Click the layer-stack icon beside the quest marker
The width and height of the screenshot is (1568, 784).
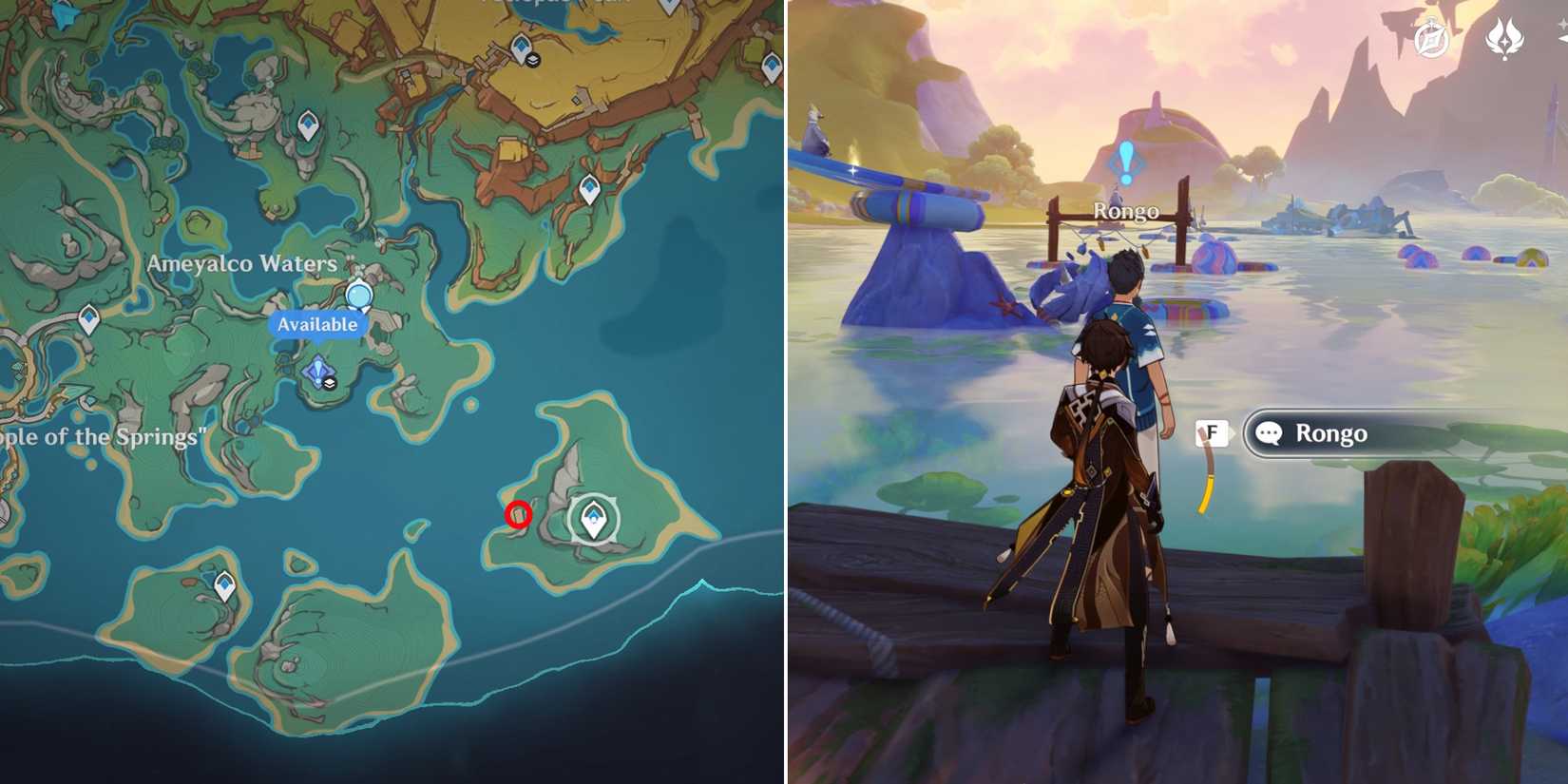tap(330, 384)
